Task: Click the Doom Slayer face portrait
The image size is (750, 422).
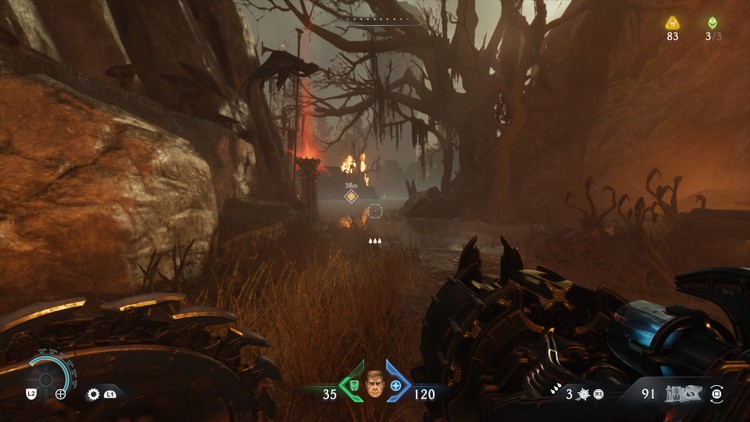Action: [x=375, y=385]
